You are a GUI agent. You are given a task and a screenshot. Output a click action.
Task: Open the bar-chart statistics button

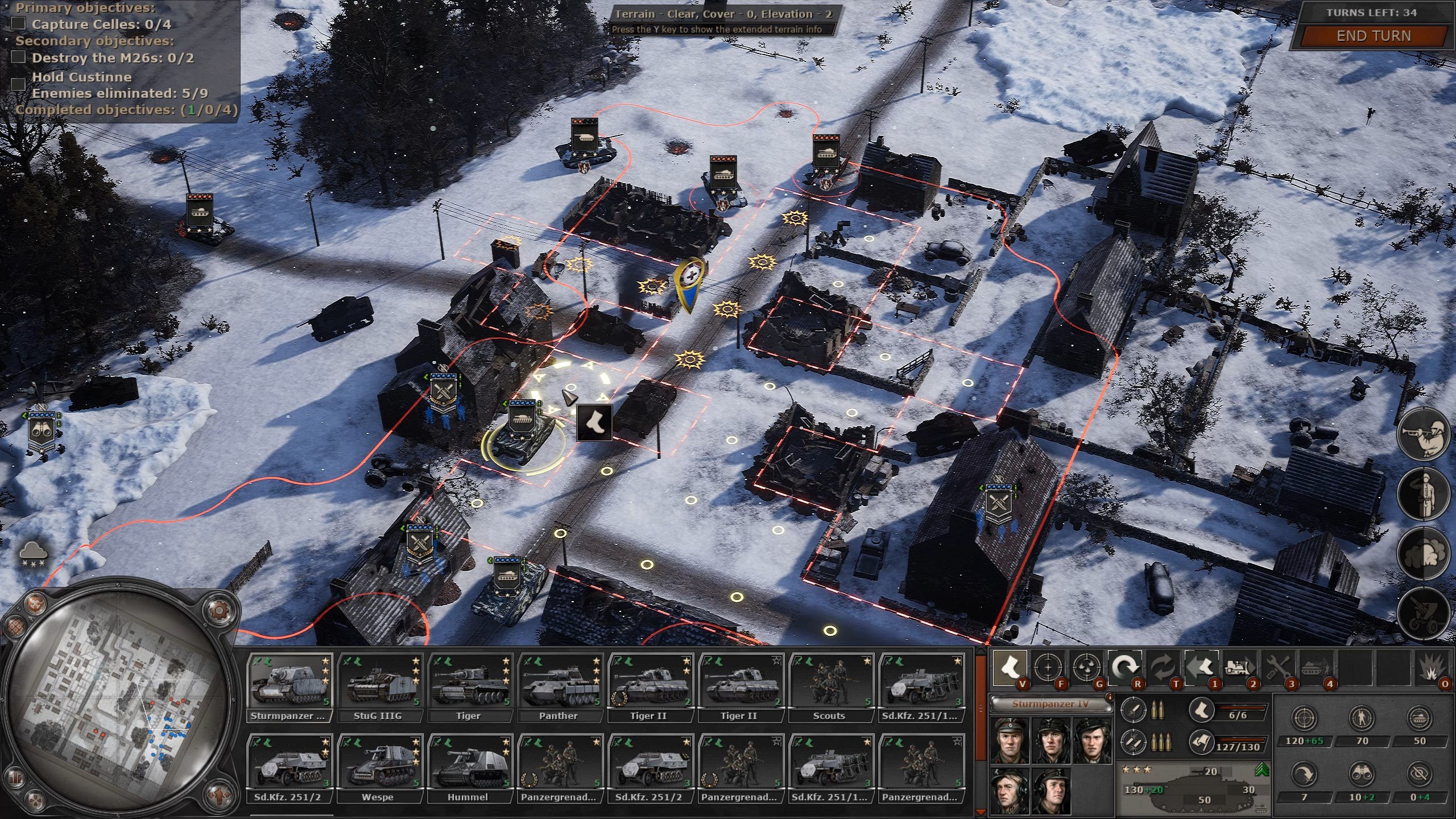[x=16, y=777]
